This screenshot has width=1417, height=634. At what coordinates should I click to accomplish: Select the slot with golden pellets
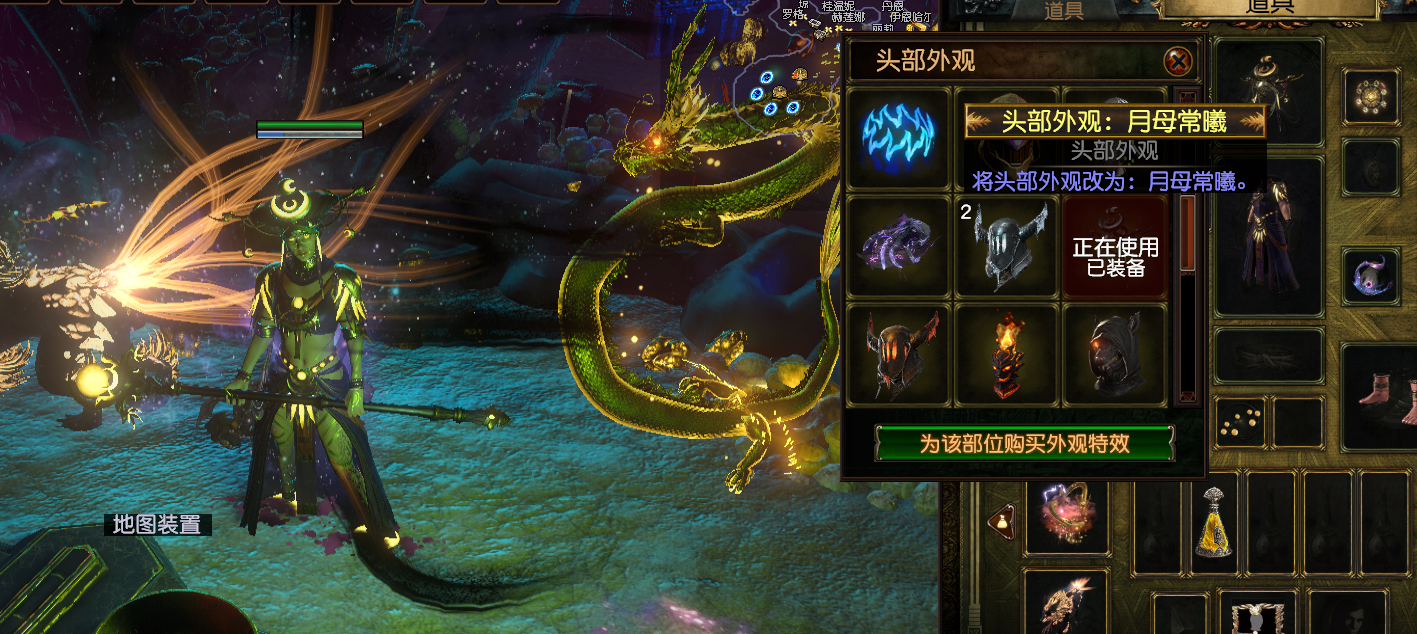tap(1242, 421)
